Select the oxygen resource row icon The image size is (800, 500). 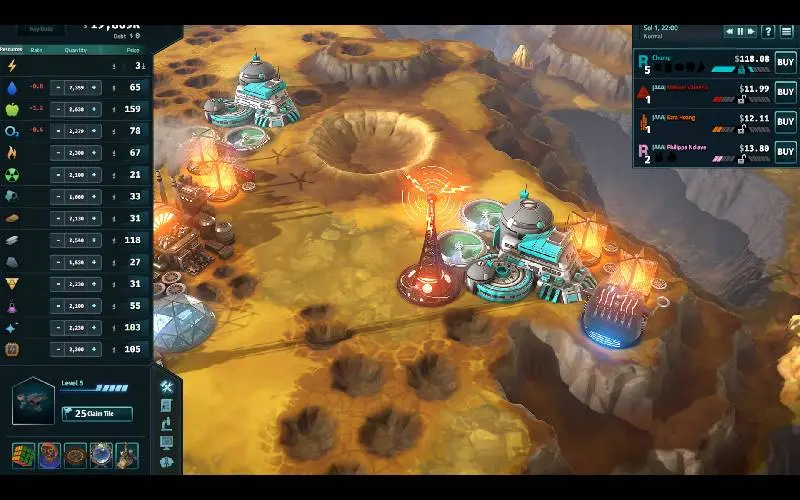12,131
